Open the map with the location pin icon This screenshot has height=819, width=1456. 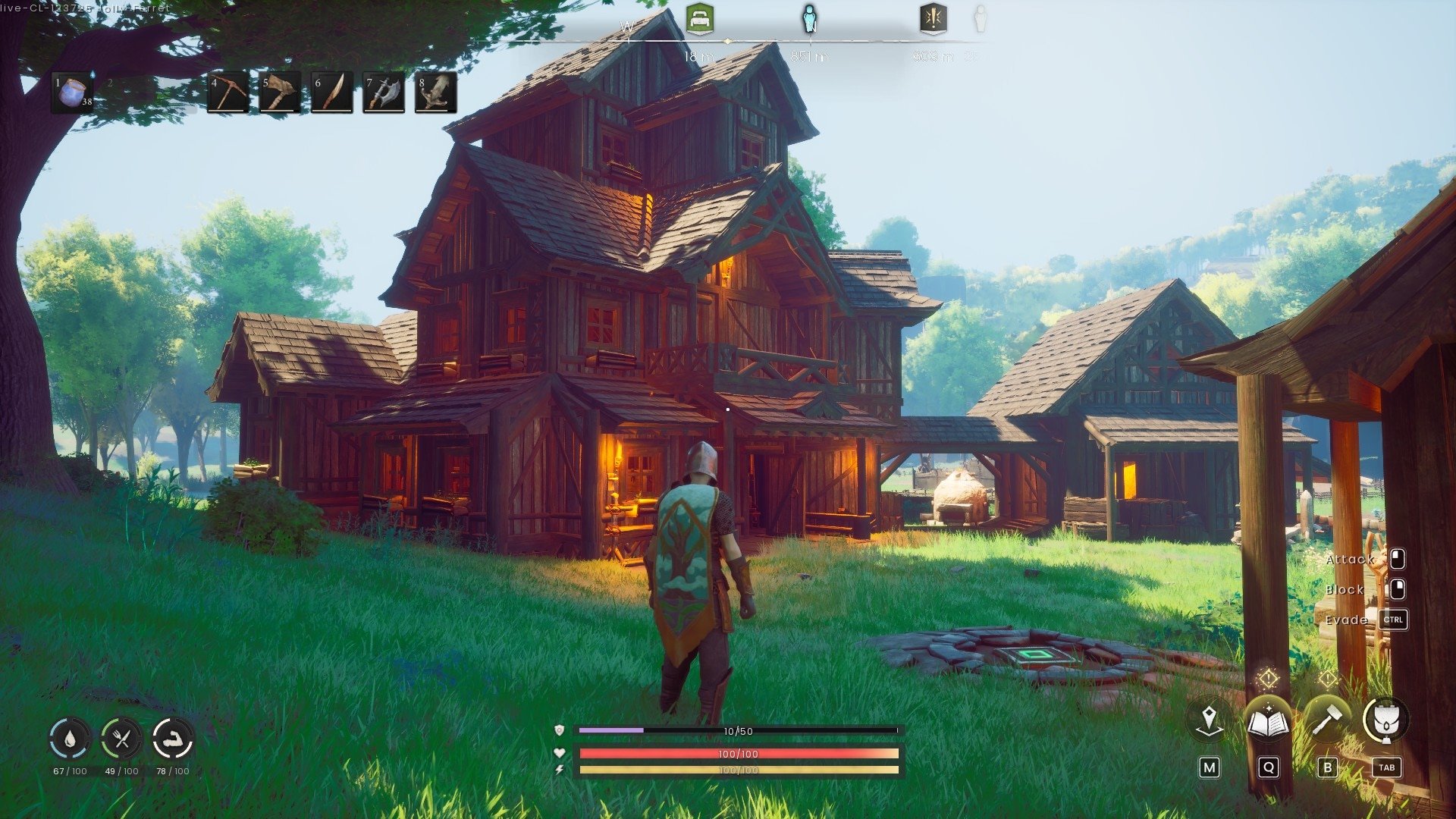pyautogui.click(x=1209, y=720)
